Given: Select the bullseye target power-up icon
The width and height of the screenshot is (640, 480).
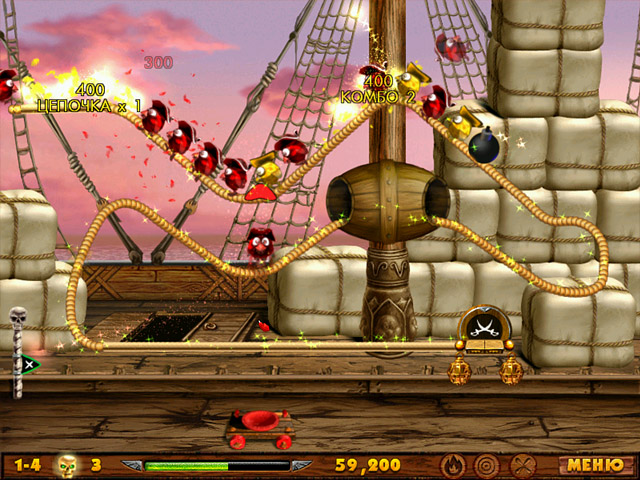Looking at the screenshot, I should (487, 465).
